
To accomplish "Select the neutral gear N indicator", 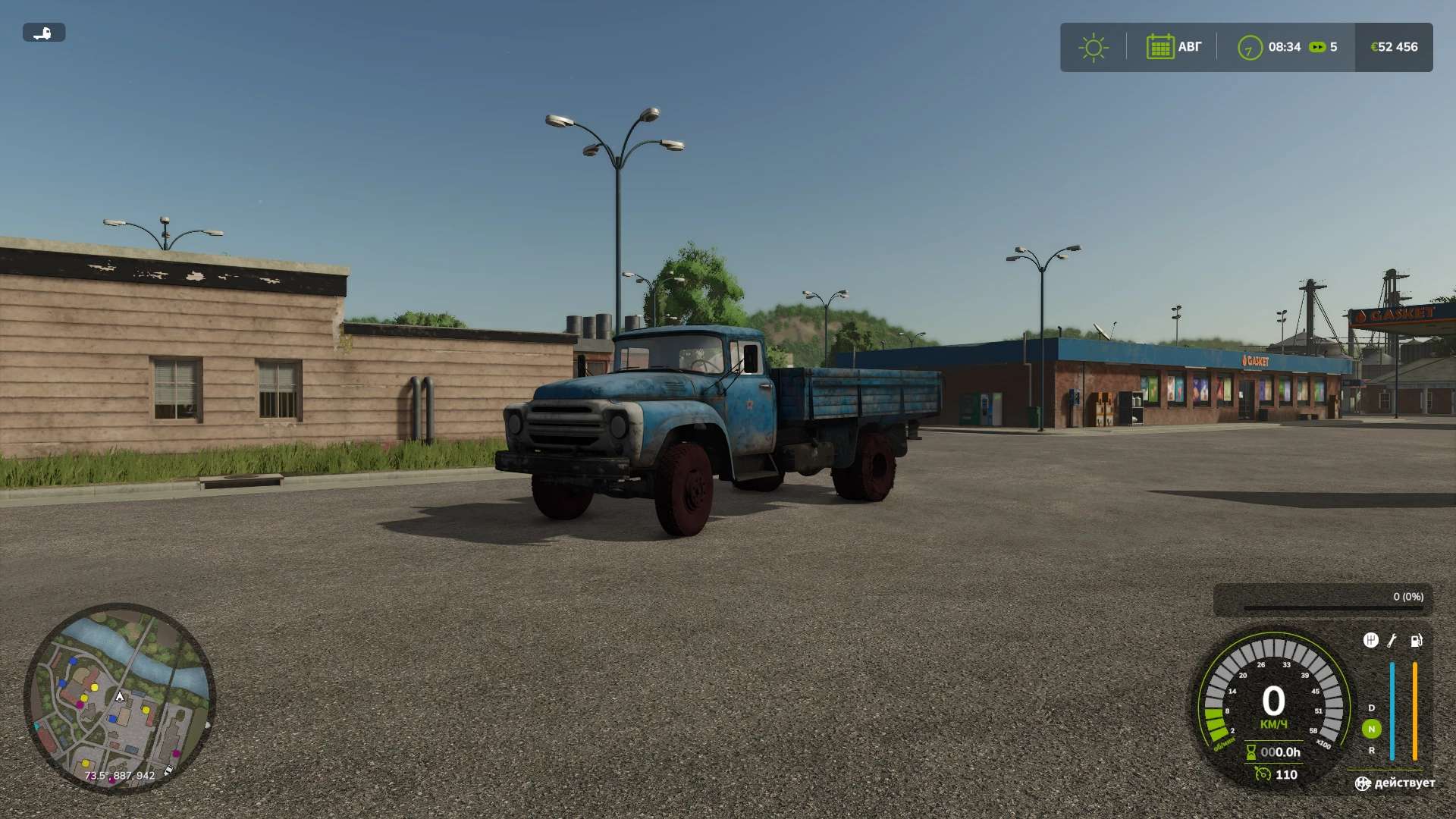I will (x=1371, y=729).
